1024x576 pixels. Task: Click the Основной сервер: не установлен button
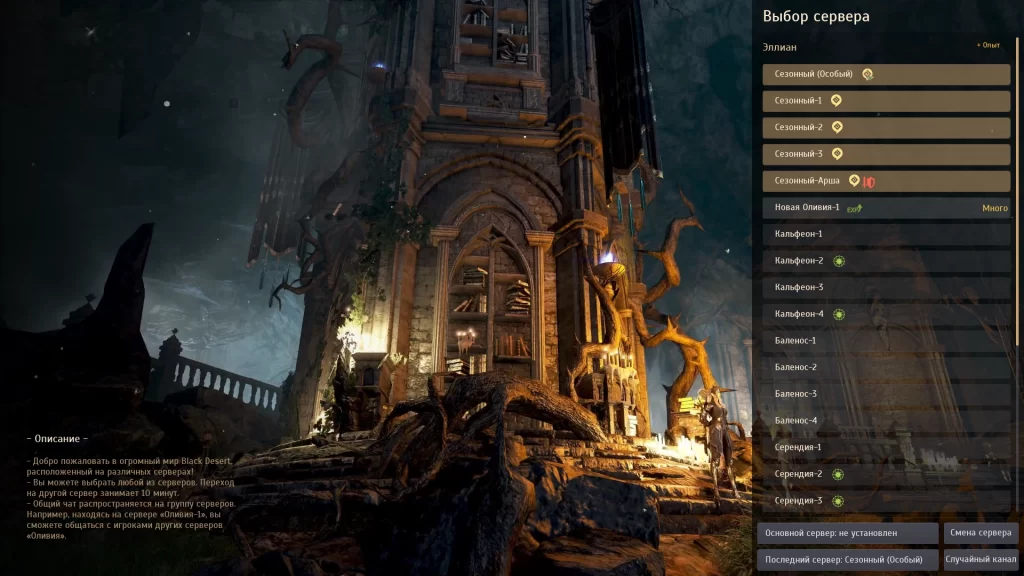pos(847,533)
